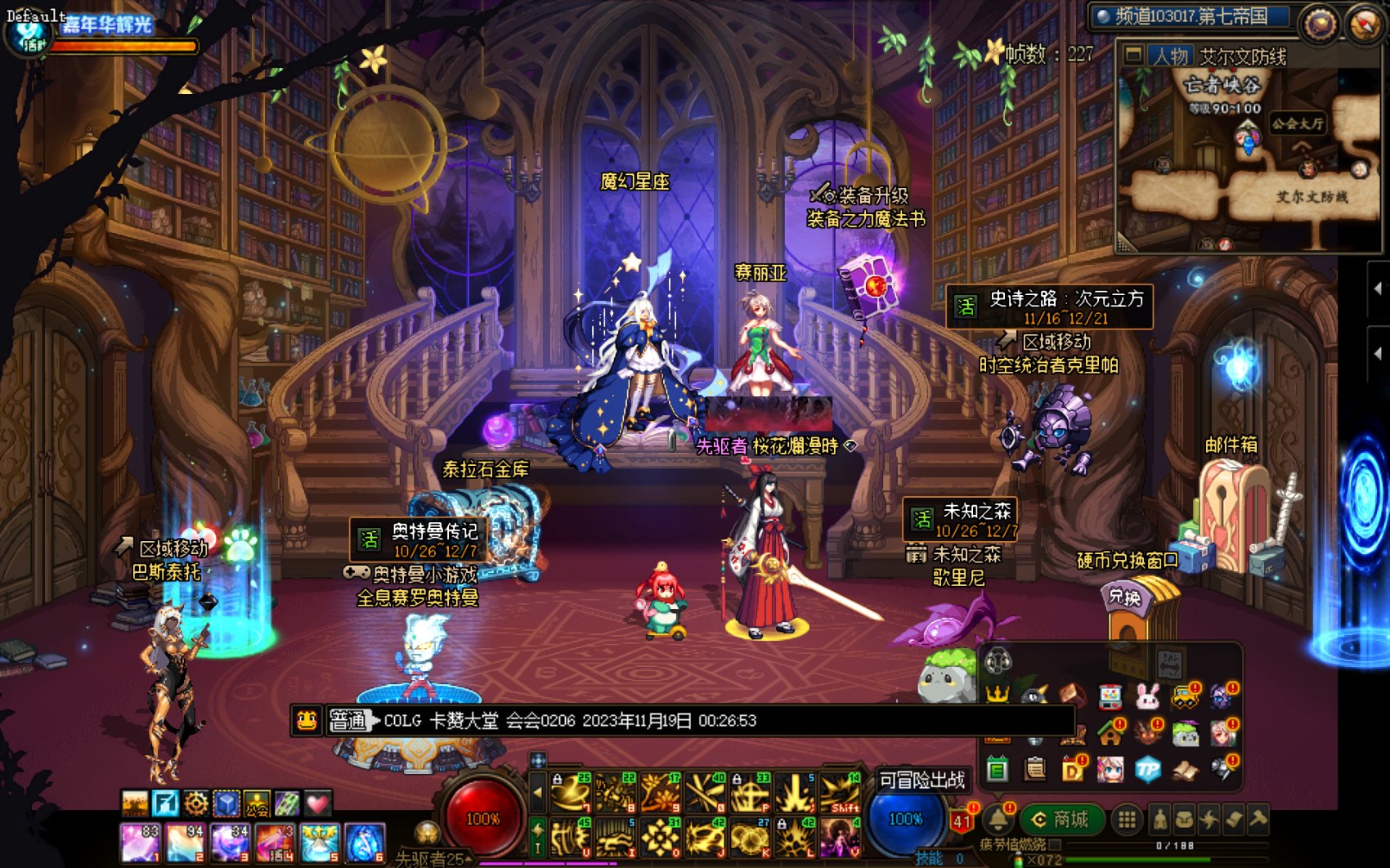1390x868 pixels.
Task: Click the 可冒险出战 button
Action: click(921, 780)
